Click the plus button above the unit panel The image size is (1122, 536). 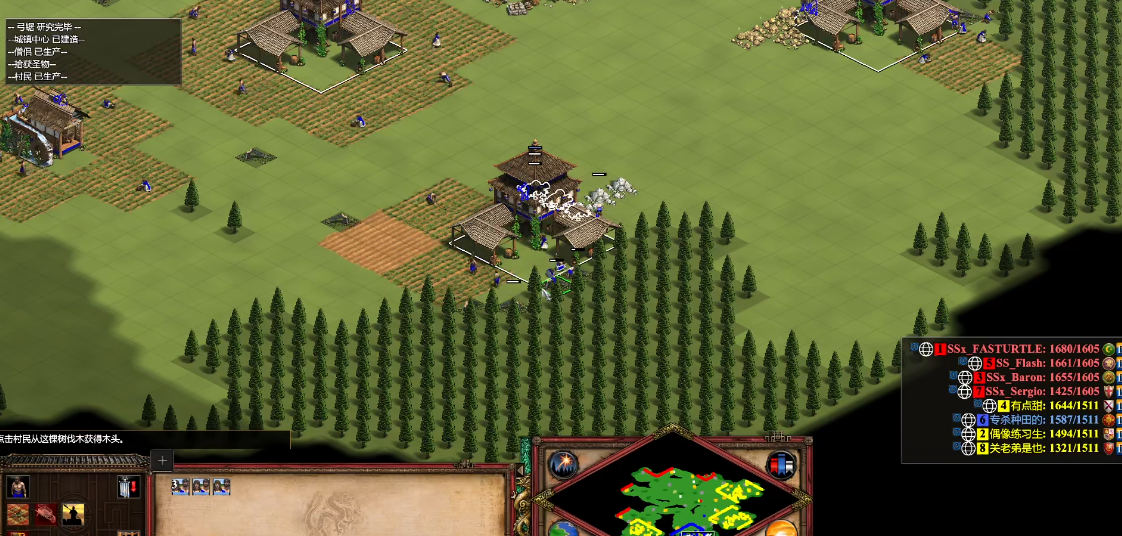(x=162, y=461)
